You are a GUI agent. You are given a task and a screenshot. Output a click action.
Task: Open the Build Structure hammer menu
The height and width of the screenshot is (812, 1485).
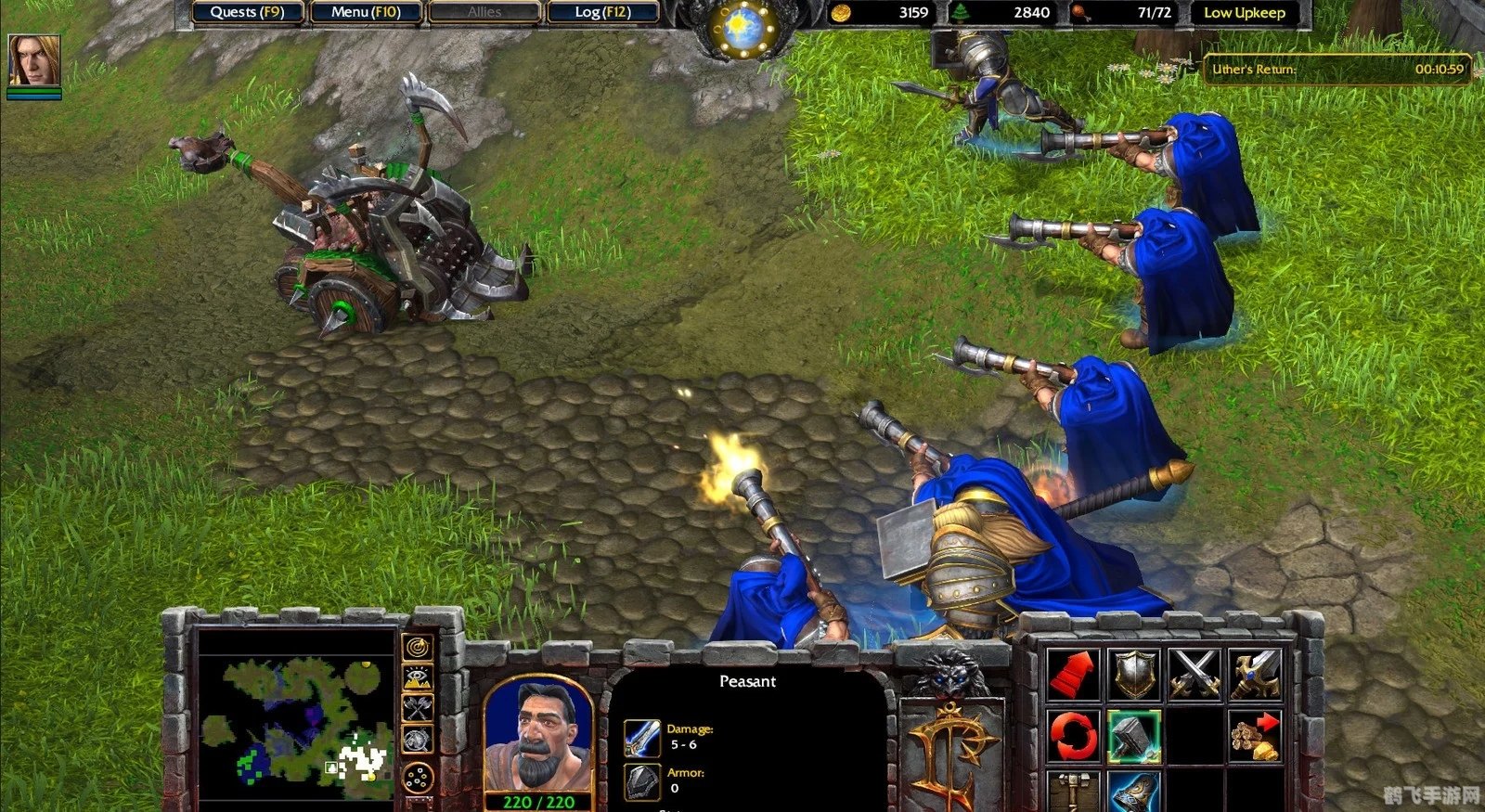coord(1074,792)
